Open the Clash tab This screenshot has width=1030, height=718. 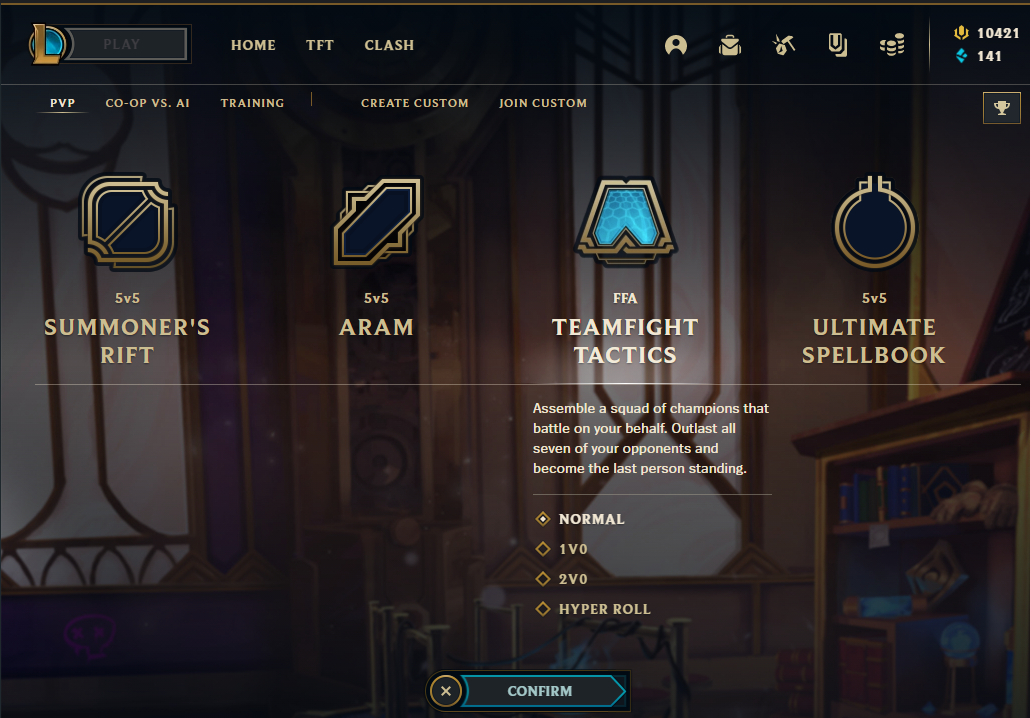tap(389, 45)
